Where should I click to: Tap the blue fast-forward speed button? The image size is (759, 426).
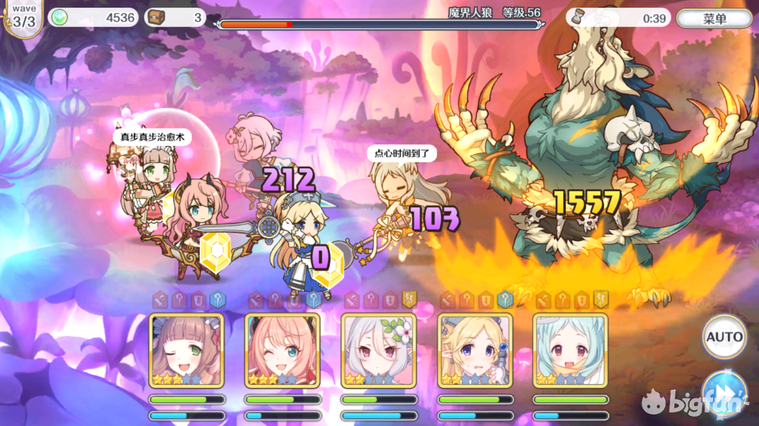(x=724, y=390)
